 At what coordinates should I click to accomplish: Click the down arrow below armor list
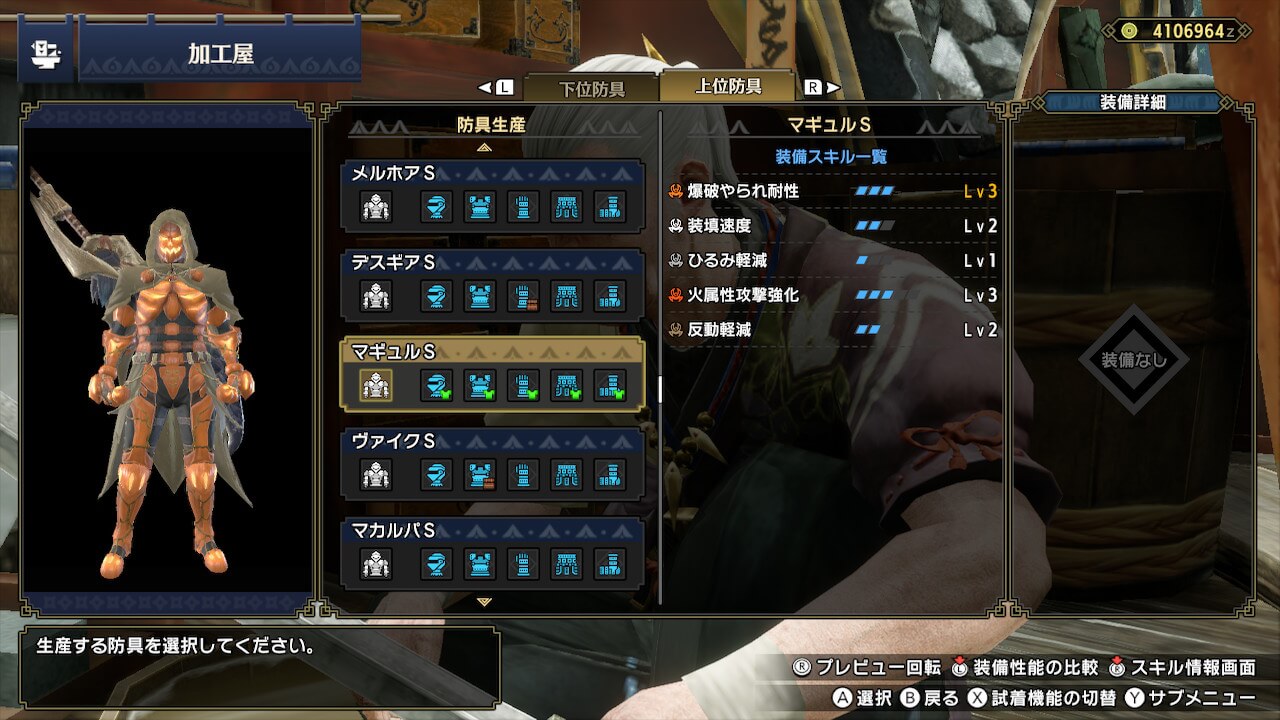point(485,602)
